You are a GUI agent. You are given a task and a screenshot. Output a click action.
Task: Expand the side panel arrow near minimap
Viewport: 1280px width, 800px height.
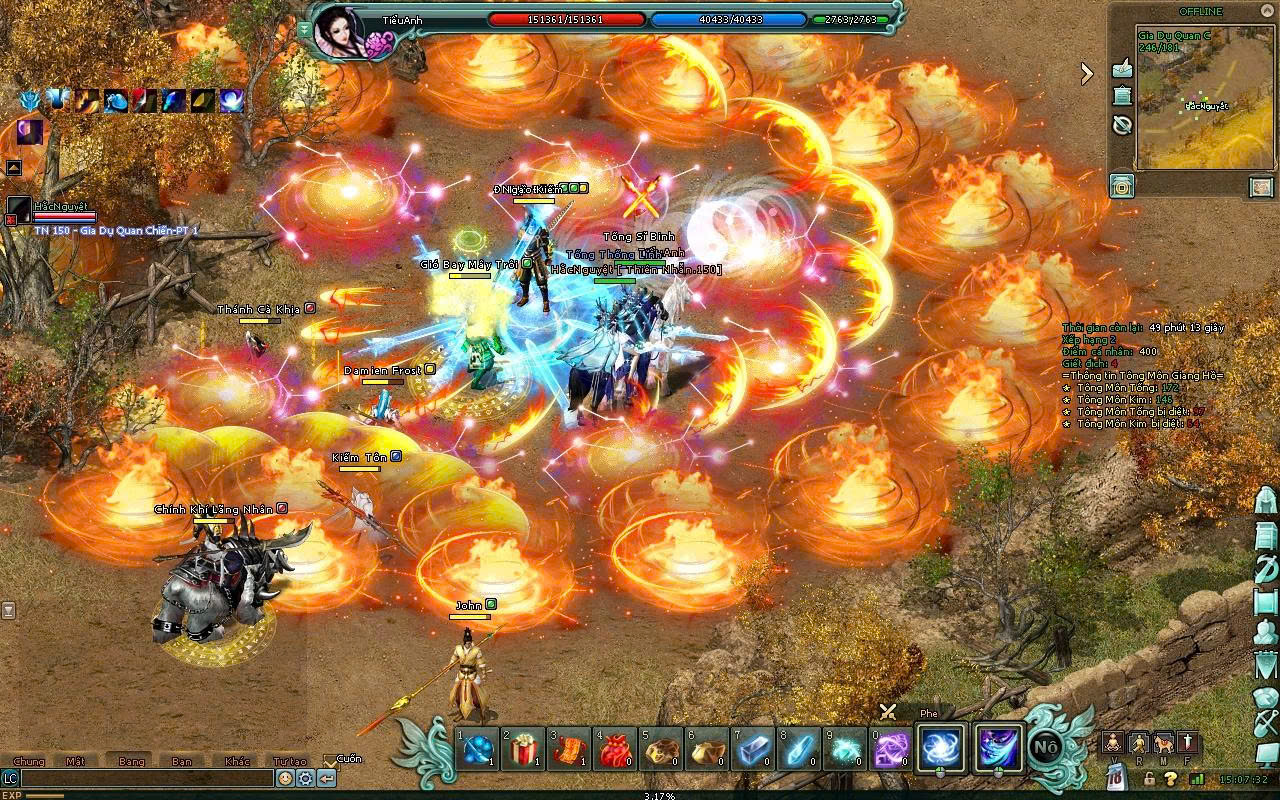click(1087, 72)
